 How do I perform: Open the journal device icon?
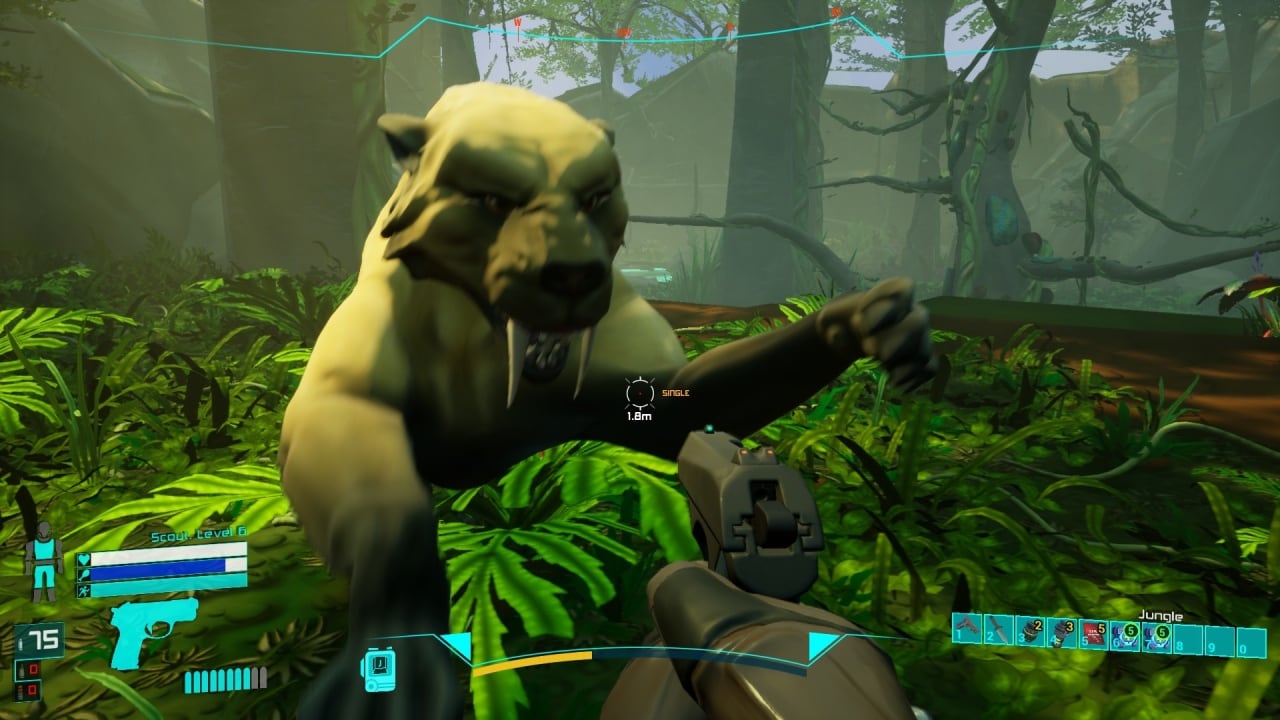(x=377, y=664)
